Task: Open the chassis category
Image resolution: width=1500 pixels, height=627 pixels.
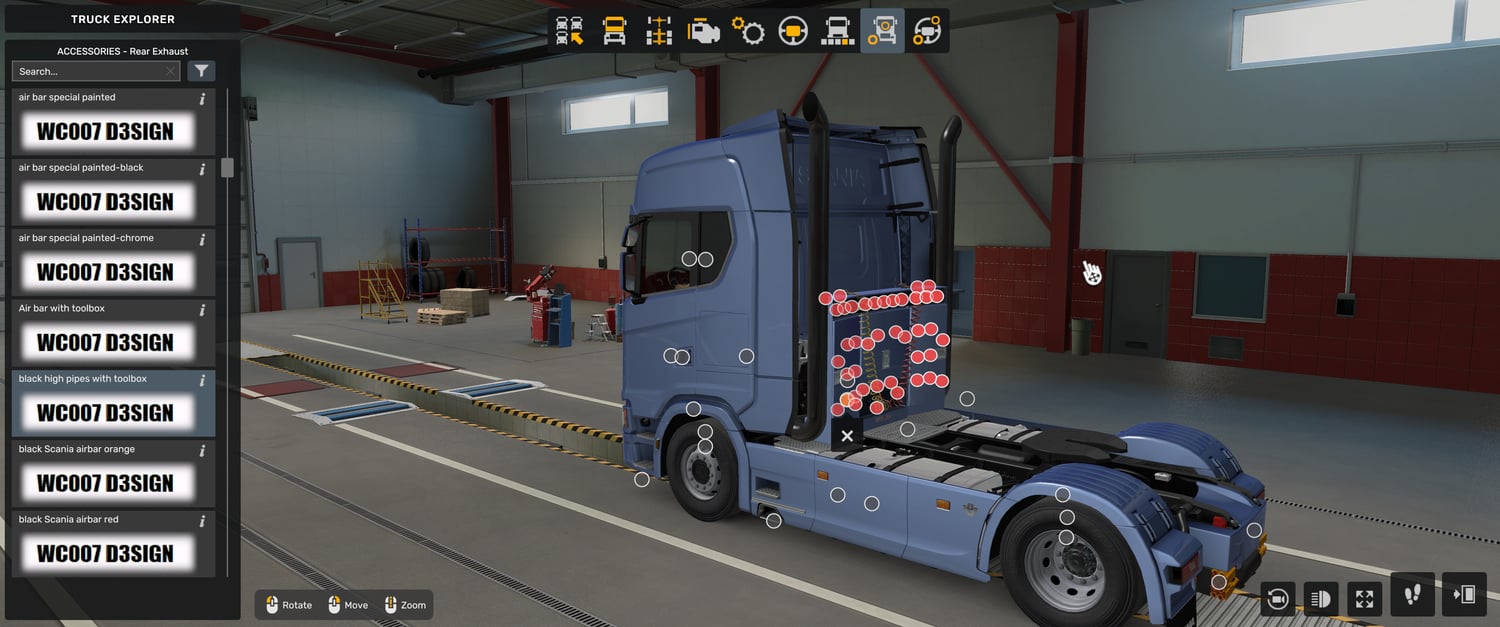Action: [658, 31]
